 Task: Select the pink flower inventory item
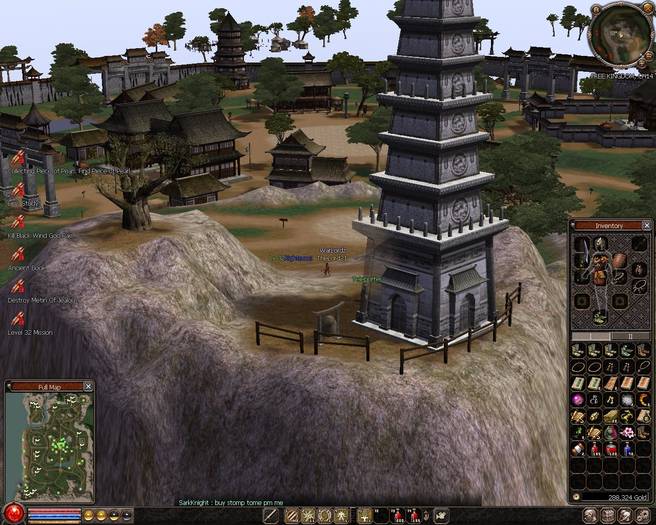[627, 432]
